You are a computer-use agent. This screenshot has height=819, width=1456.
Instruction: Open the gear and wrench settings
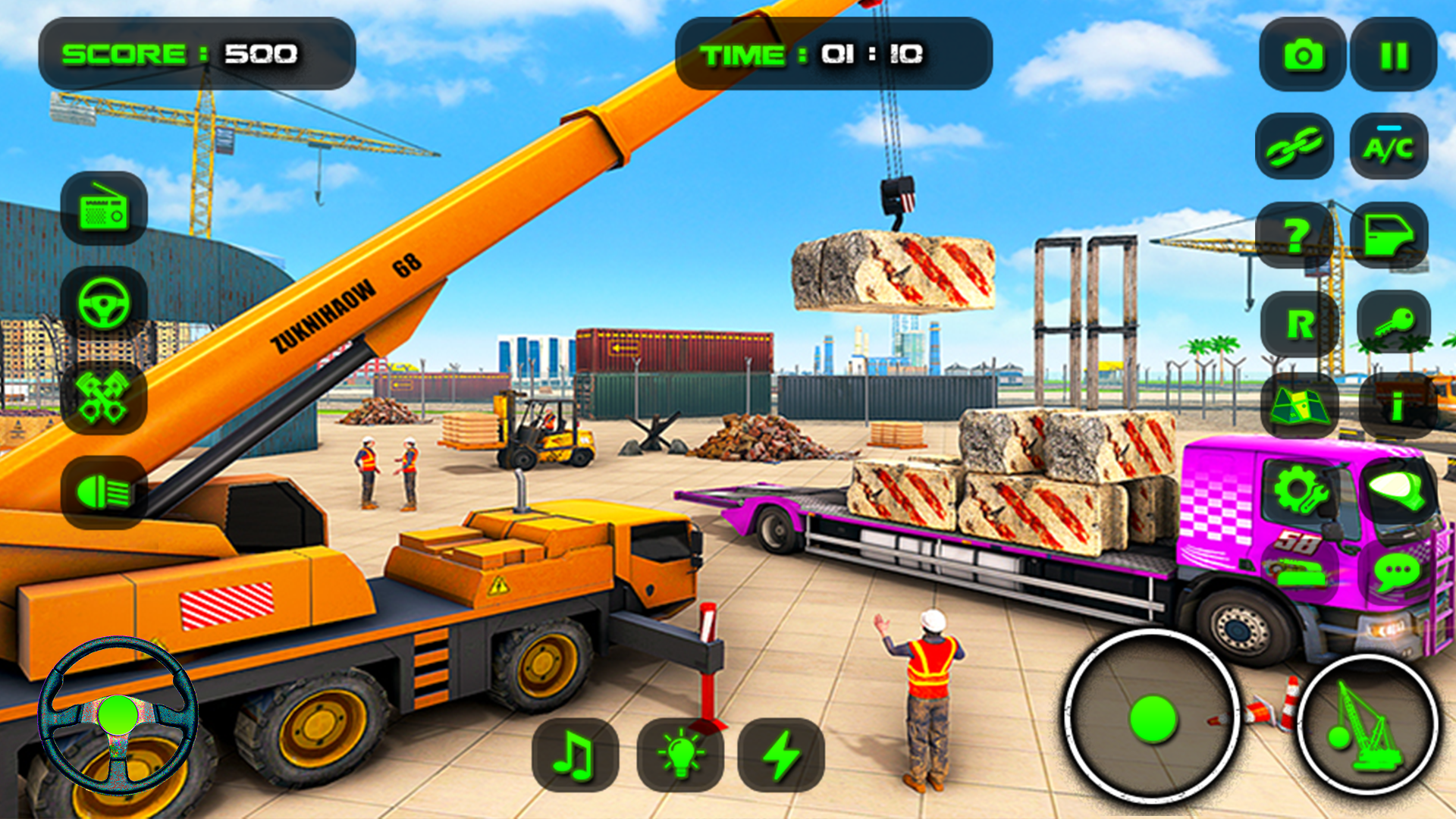pyautogui.click(x=1301, y=490)
